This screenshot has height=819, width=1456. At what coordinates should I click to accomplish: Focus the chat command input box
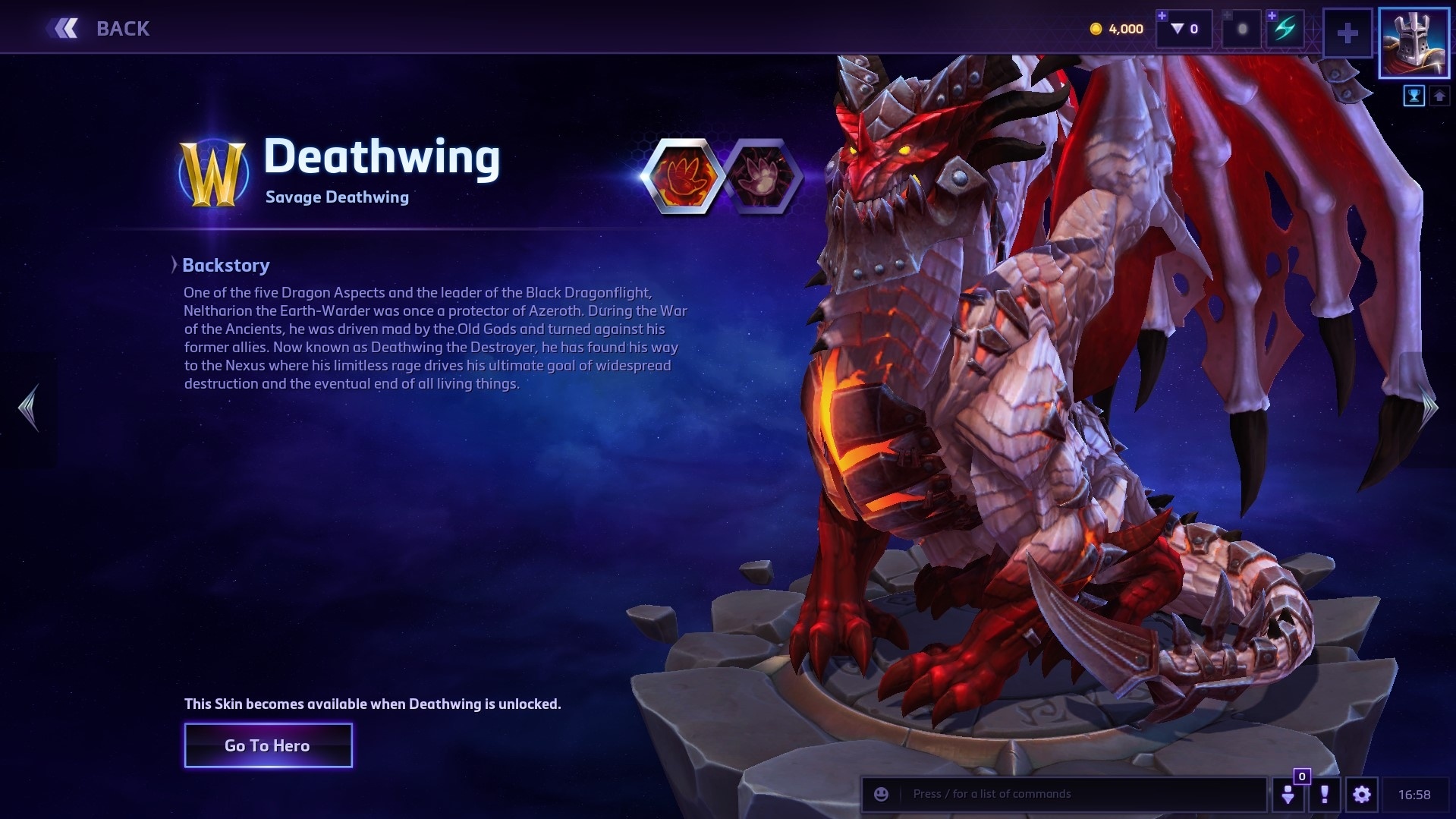pyautogui.click(x=1077, y=794)
